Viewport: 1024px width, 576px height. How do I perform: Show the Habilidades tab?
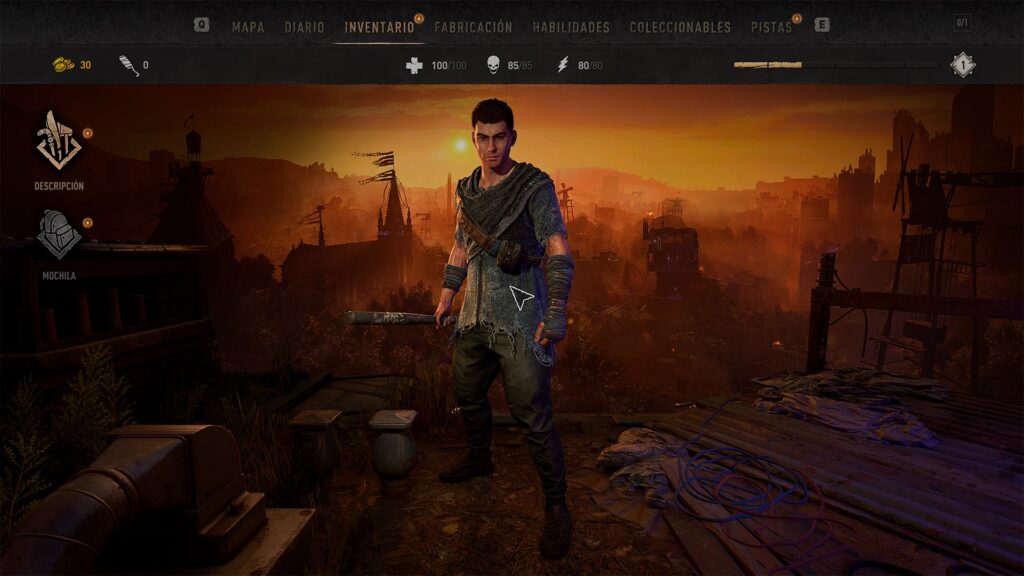tap(571, 27)
